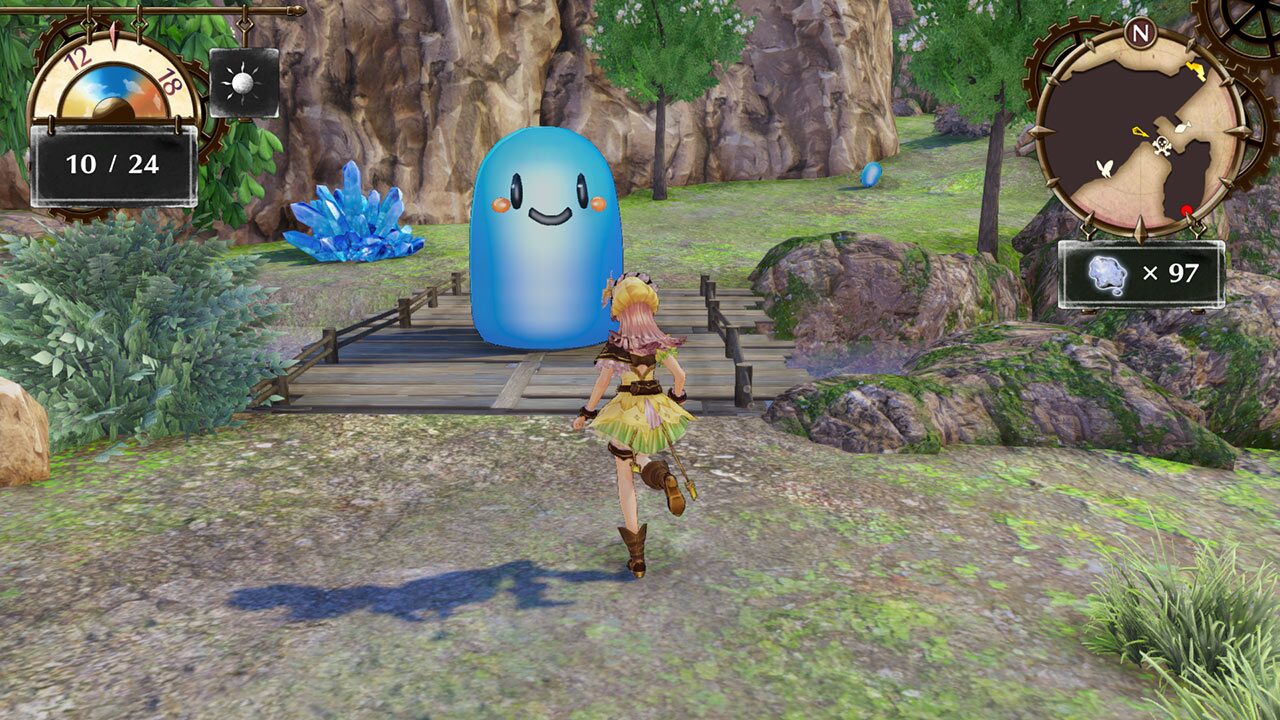Click the white butterfly gathering icon on the minimap
1280x720 pixels.
pyautogui.click(x=1105, y=167)
